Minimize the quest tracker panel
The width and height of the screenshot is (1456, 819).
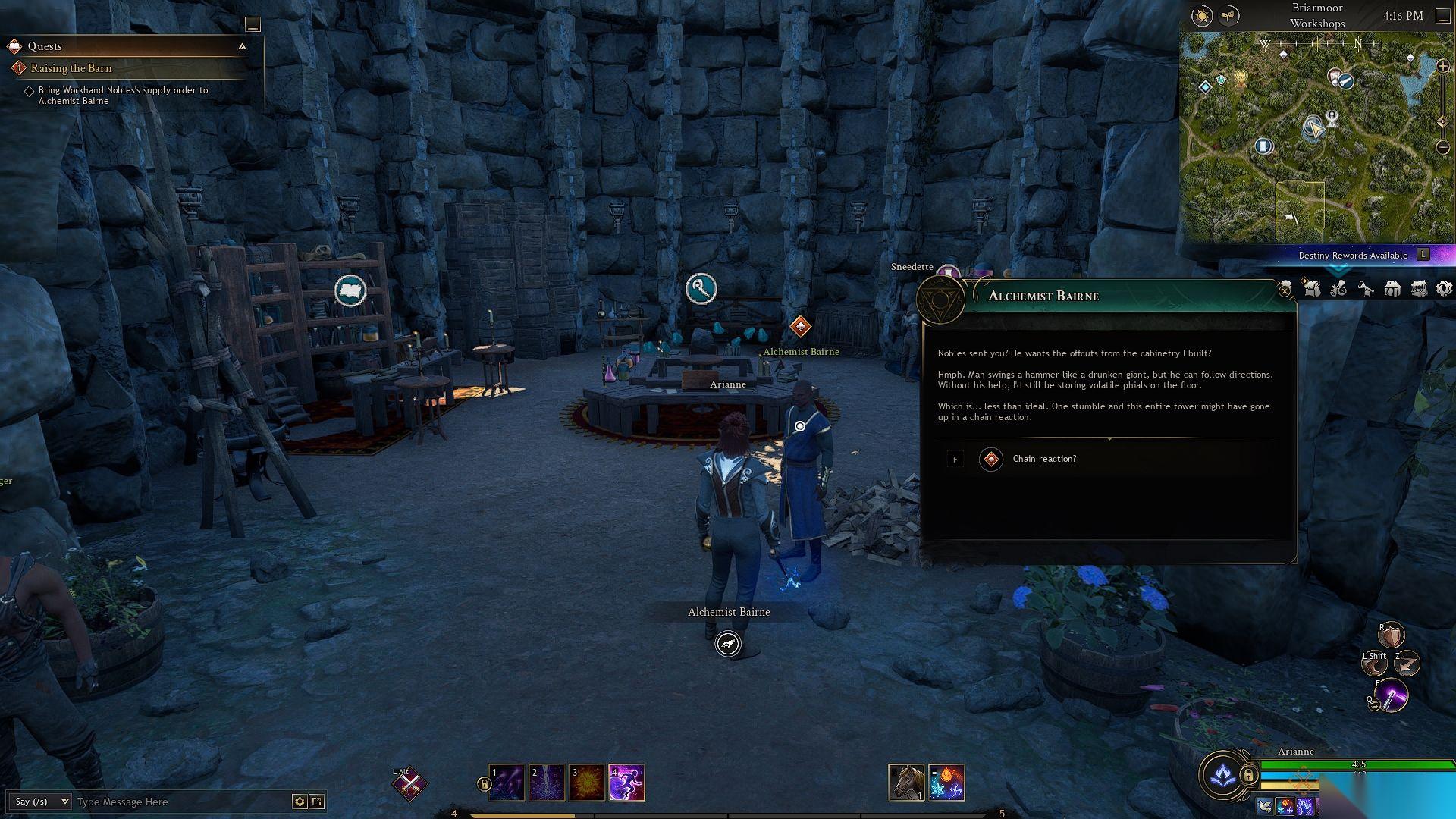(253, 25)
